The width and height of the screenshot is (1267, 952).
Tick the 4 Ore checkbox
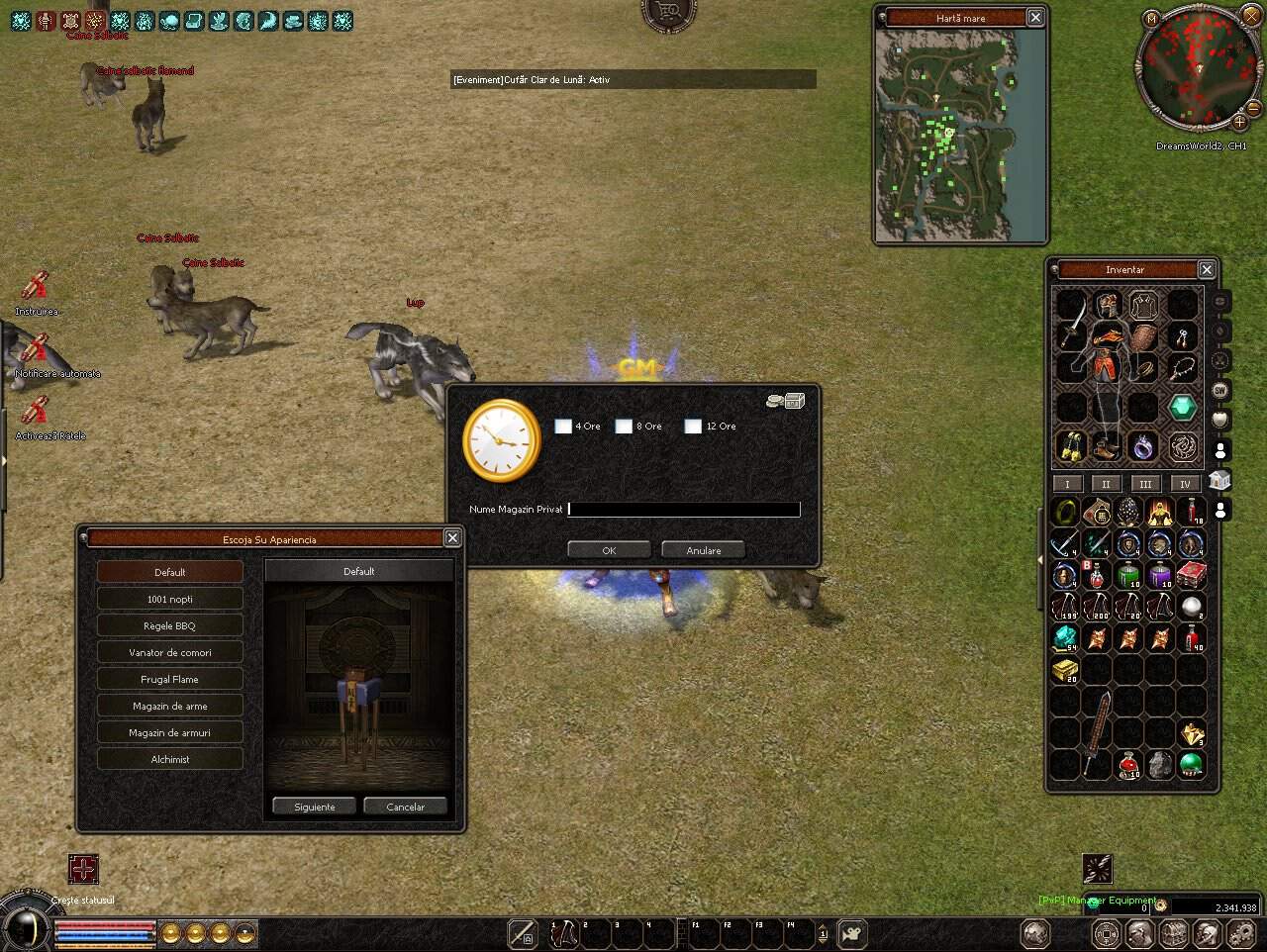point(563,427)
